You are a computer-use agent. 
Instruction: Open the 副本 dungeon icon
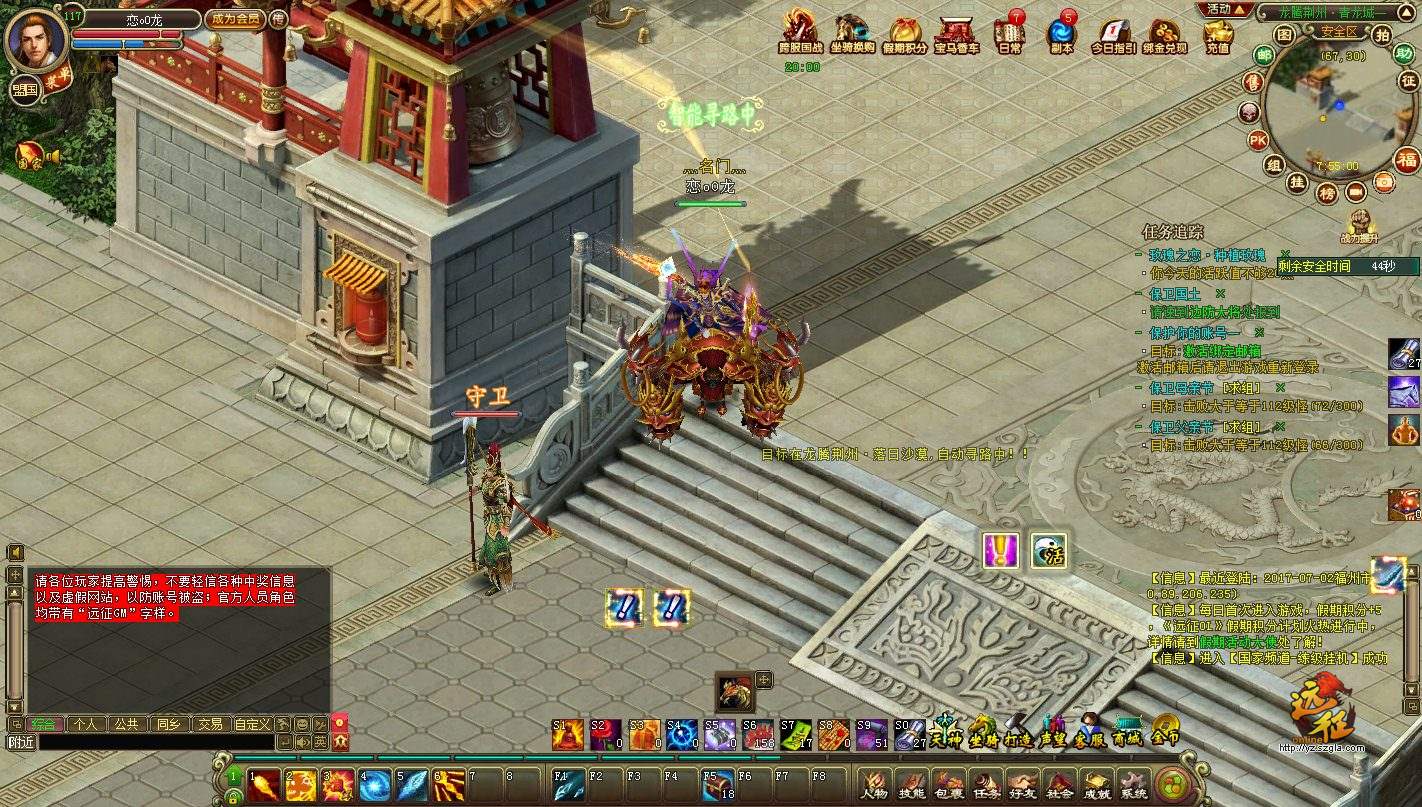(x=1061, y=34)
